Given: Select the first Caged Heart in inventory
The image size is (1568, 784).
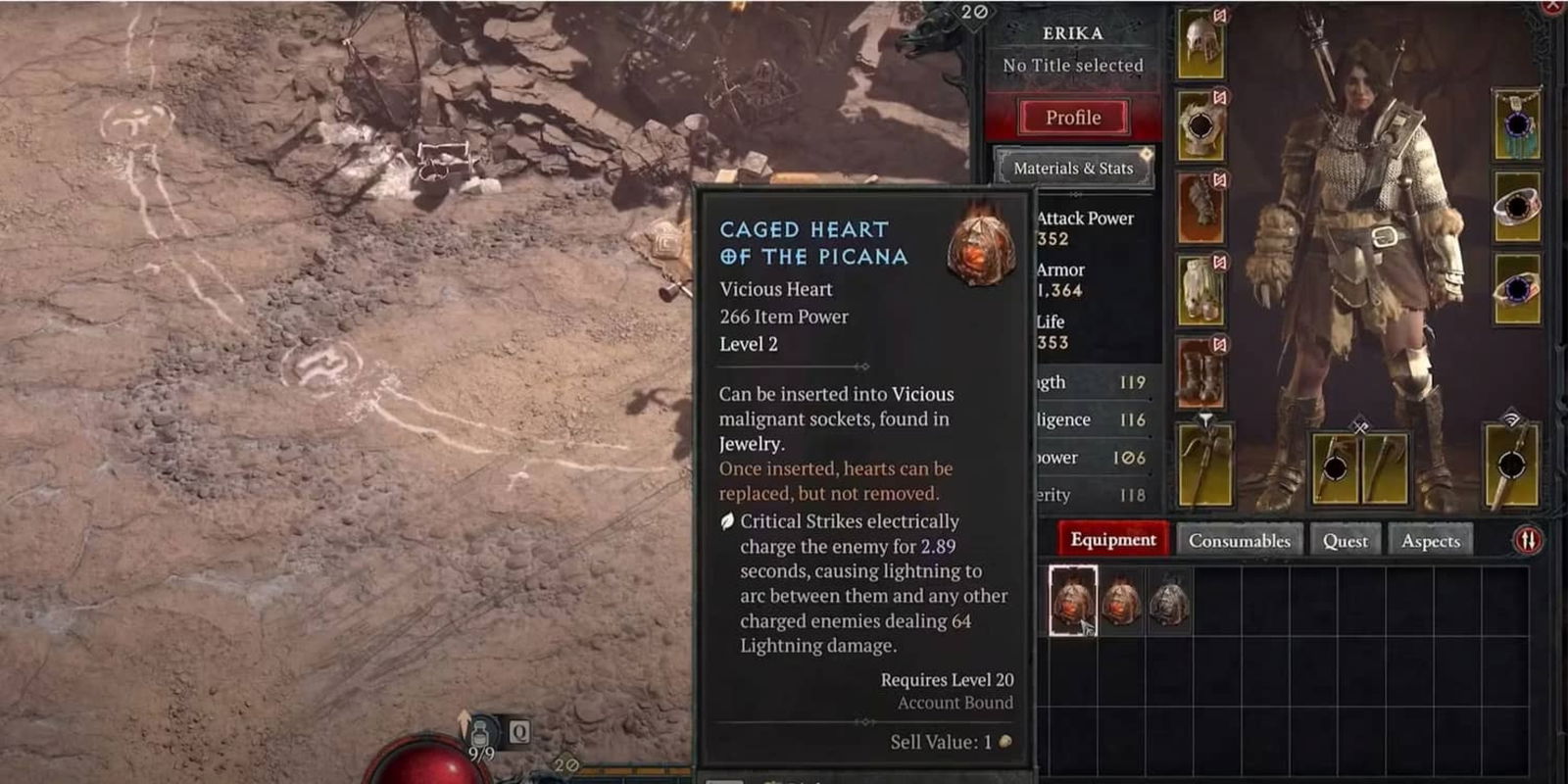Looking at the screenshot, I should (1076, 603).
